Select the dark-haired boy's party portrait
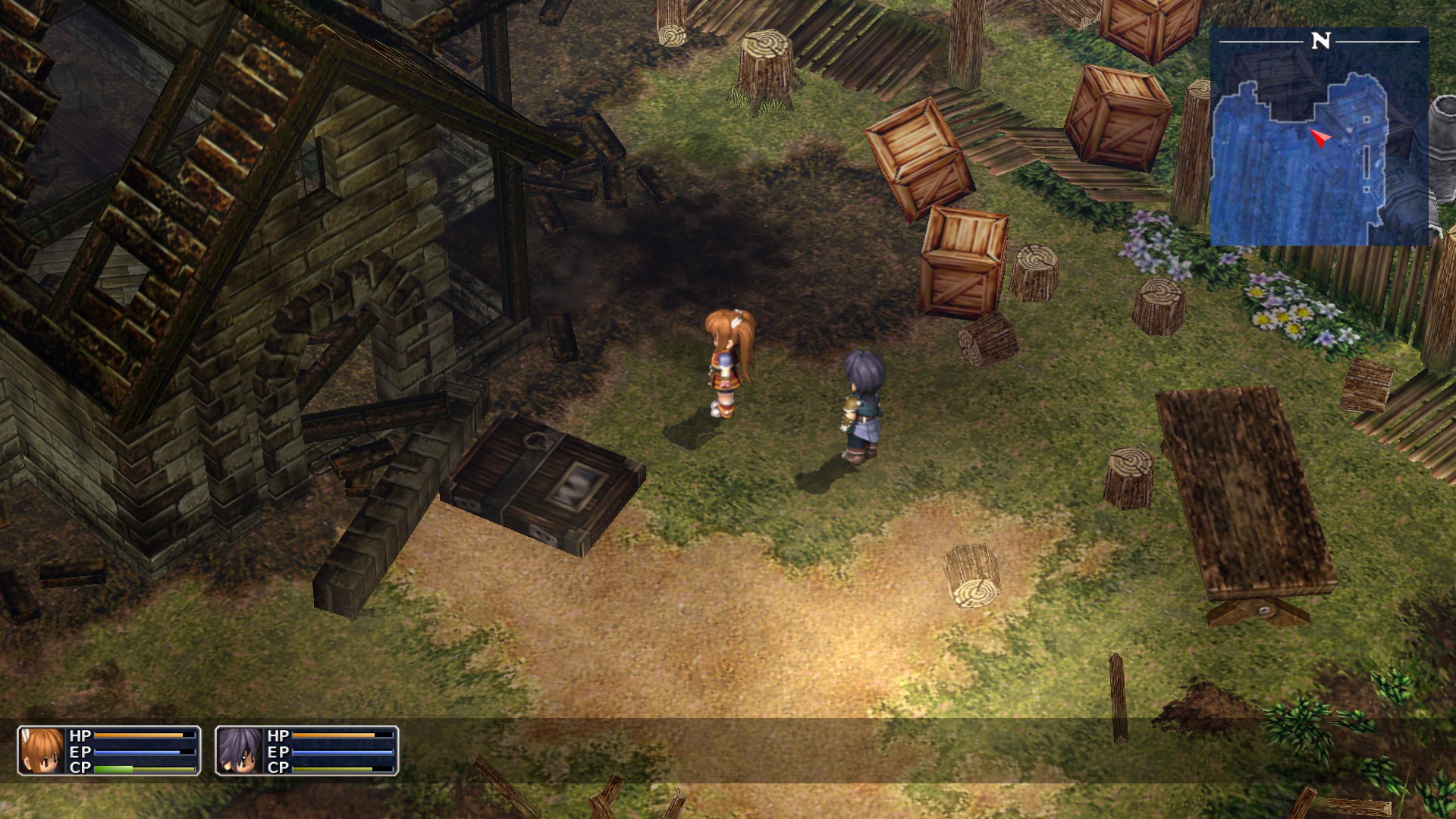1456x819 pixels. click(x=240, y=750)
